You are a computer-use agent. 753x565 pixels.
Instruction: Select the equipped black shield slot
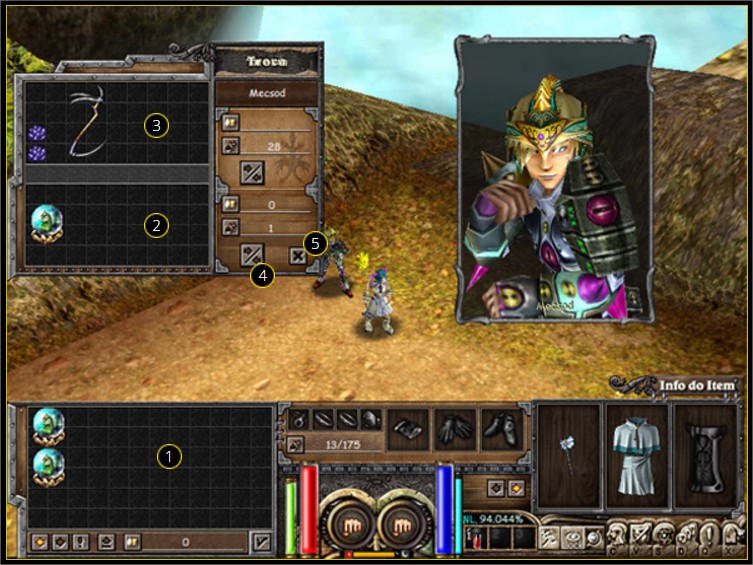click(705, 456)
